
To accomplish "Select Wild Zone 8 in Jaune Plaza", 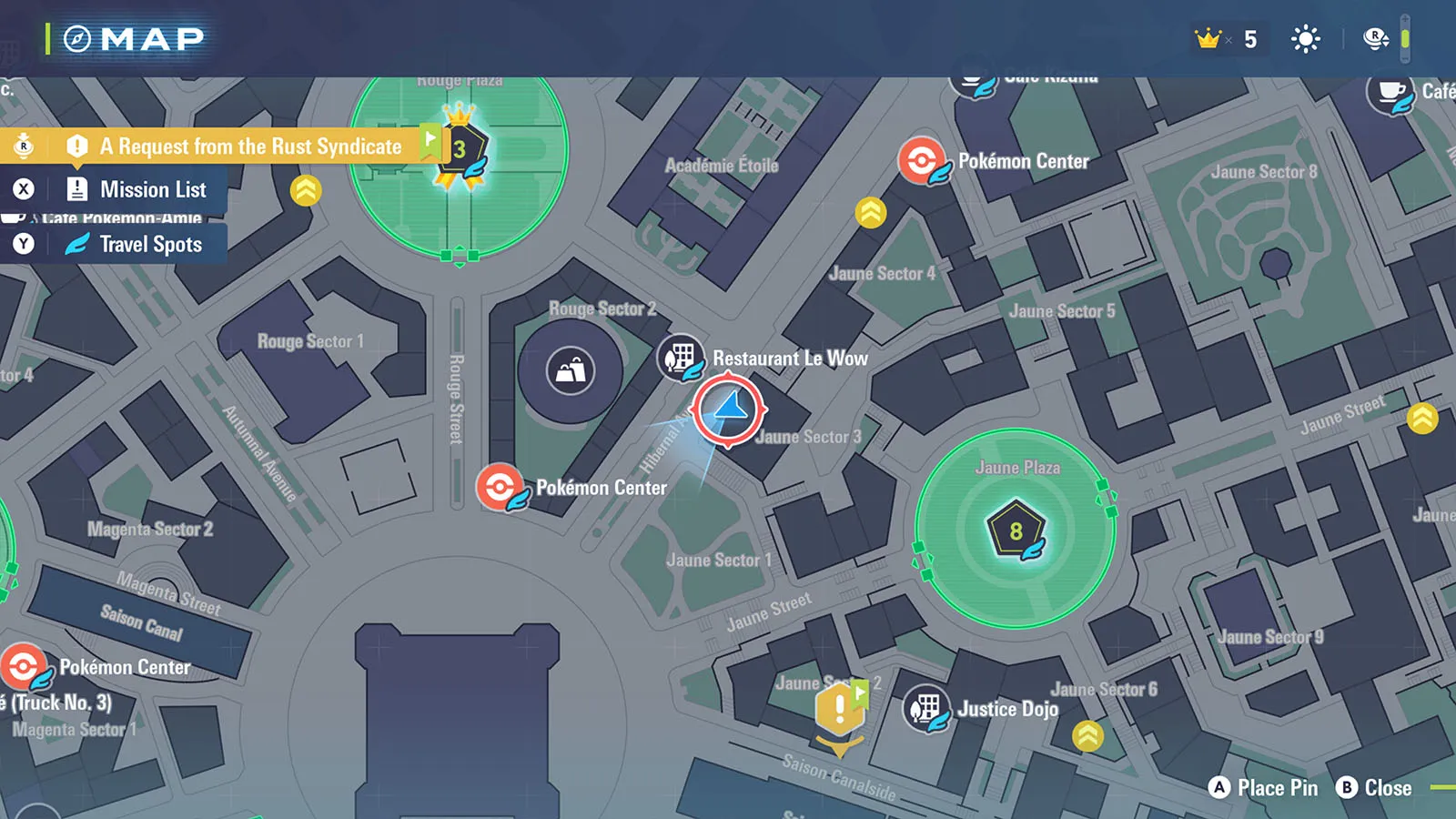I will [1016, 531].
